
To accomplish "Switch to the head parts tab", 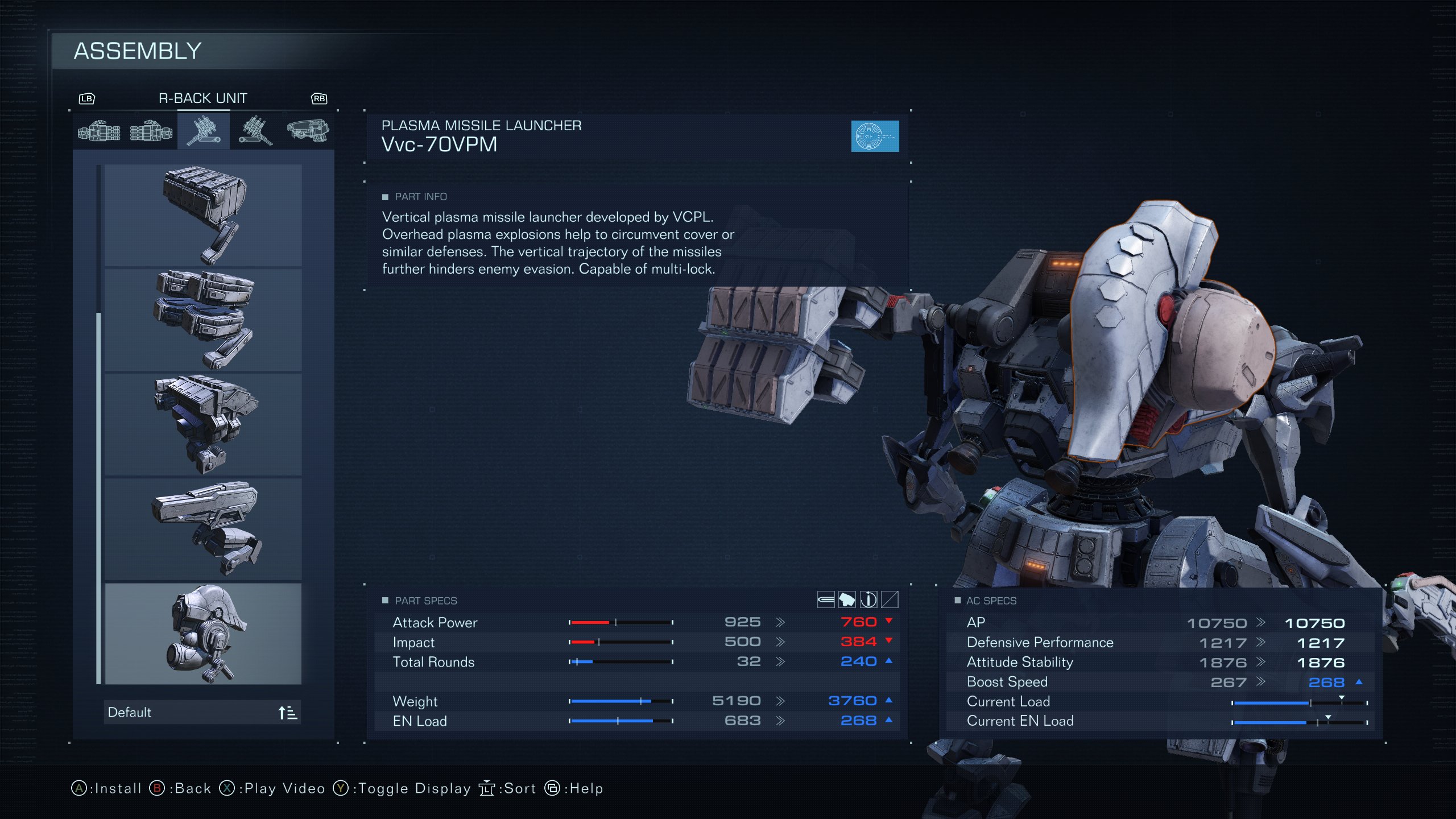I will (308, 131).
